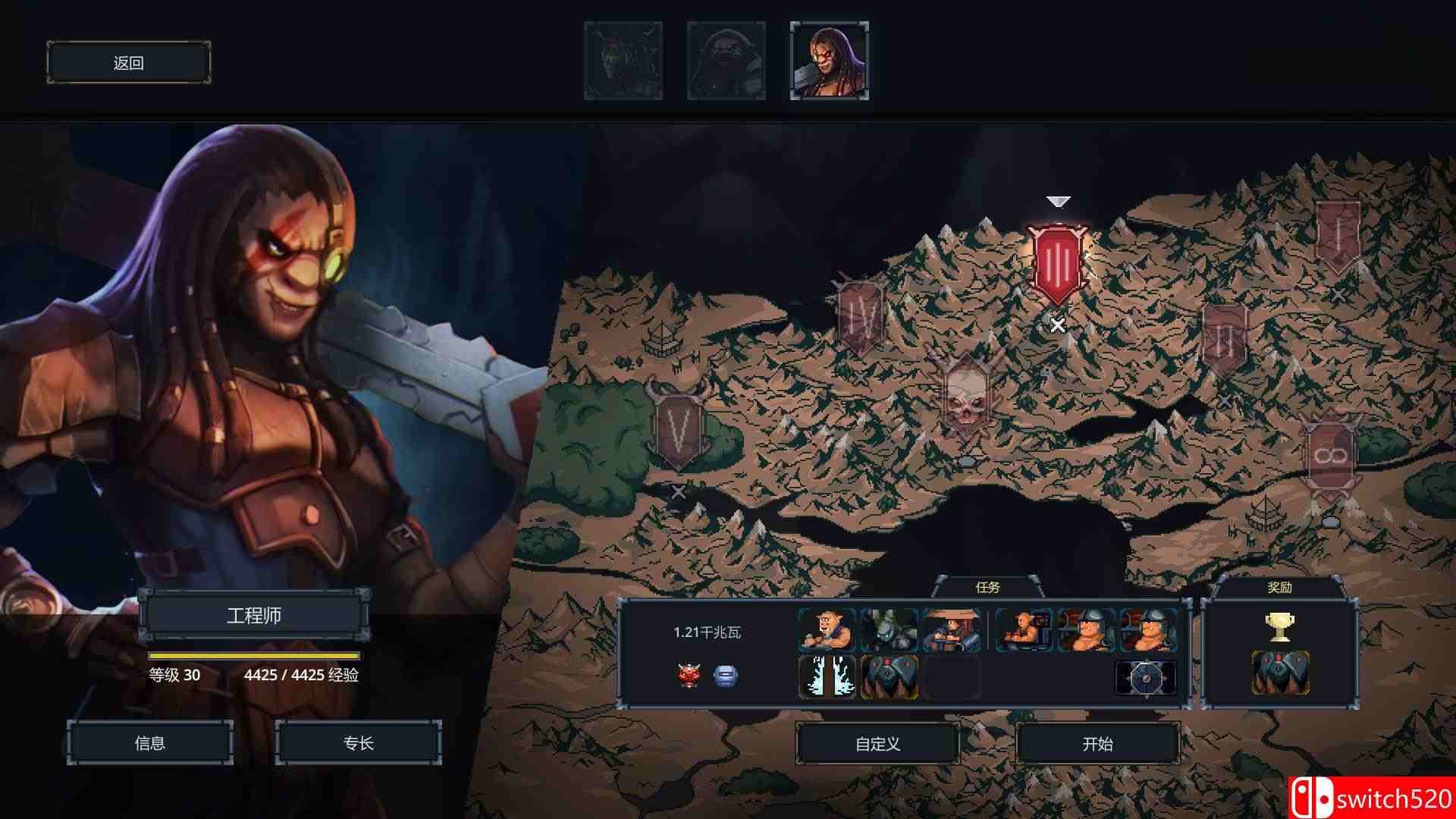Open the 自定义 customization dialog
Image resolution: width=1456 pixels, height=819 pixels.
876,743
